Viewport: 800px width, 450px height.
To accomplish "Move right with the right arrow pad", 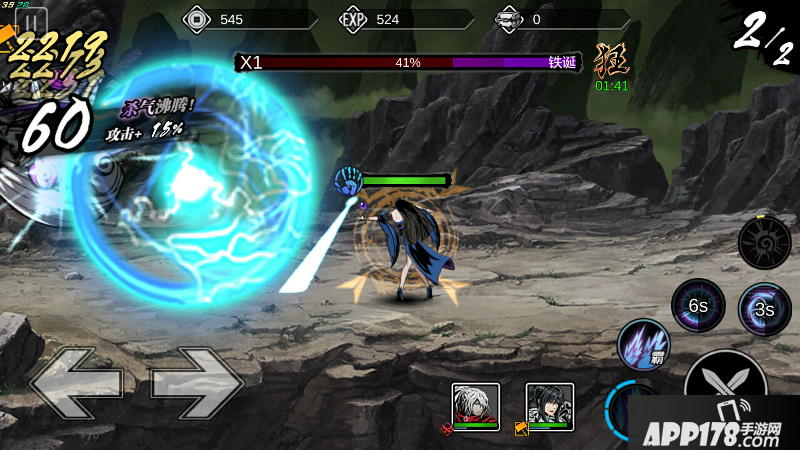I will [x=196, y=381].
